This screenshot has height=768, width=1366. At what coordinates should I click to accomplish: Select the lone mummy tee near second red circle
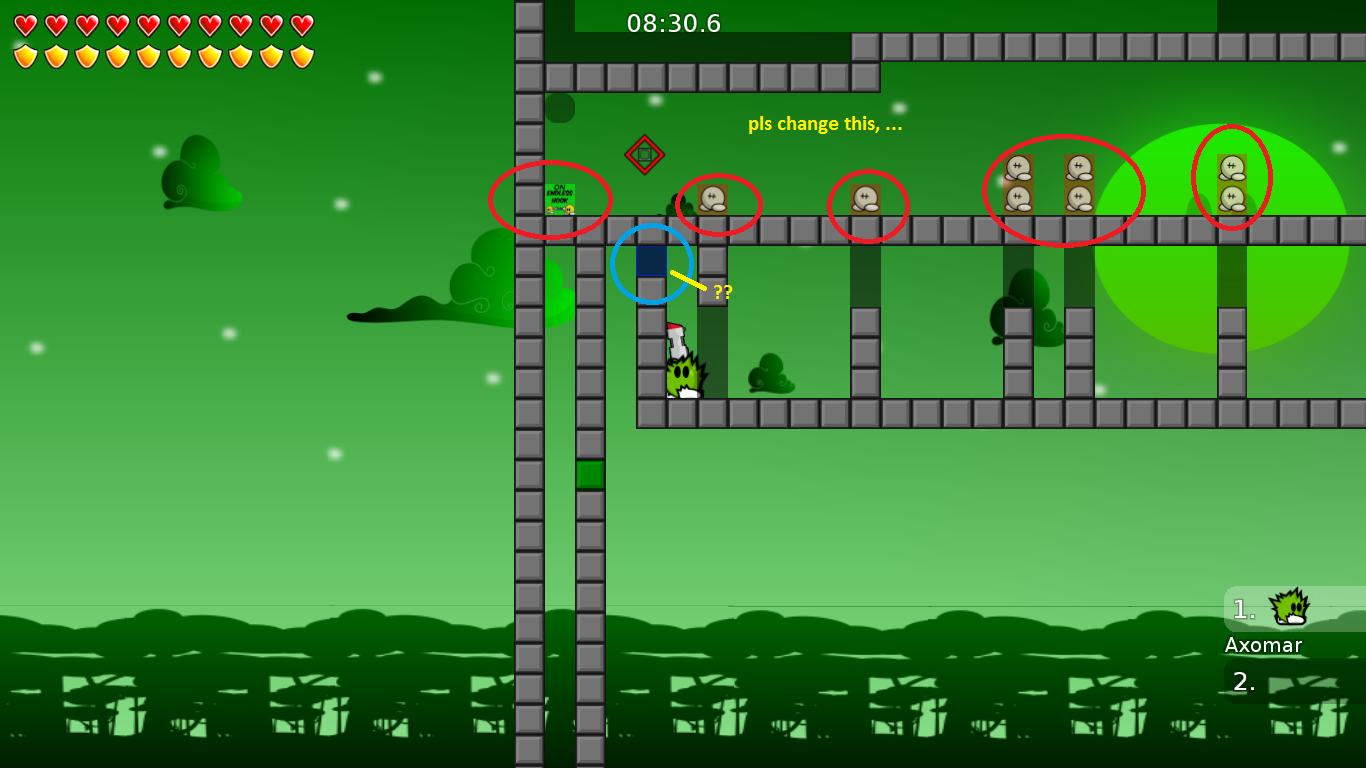coord(712,197)
